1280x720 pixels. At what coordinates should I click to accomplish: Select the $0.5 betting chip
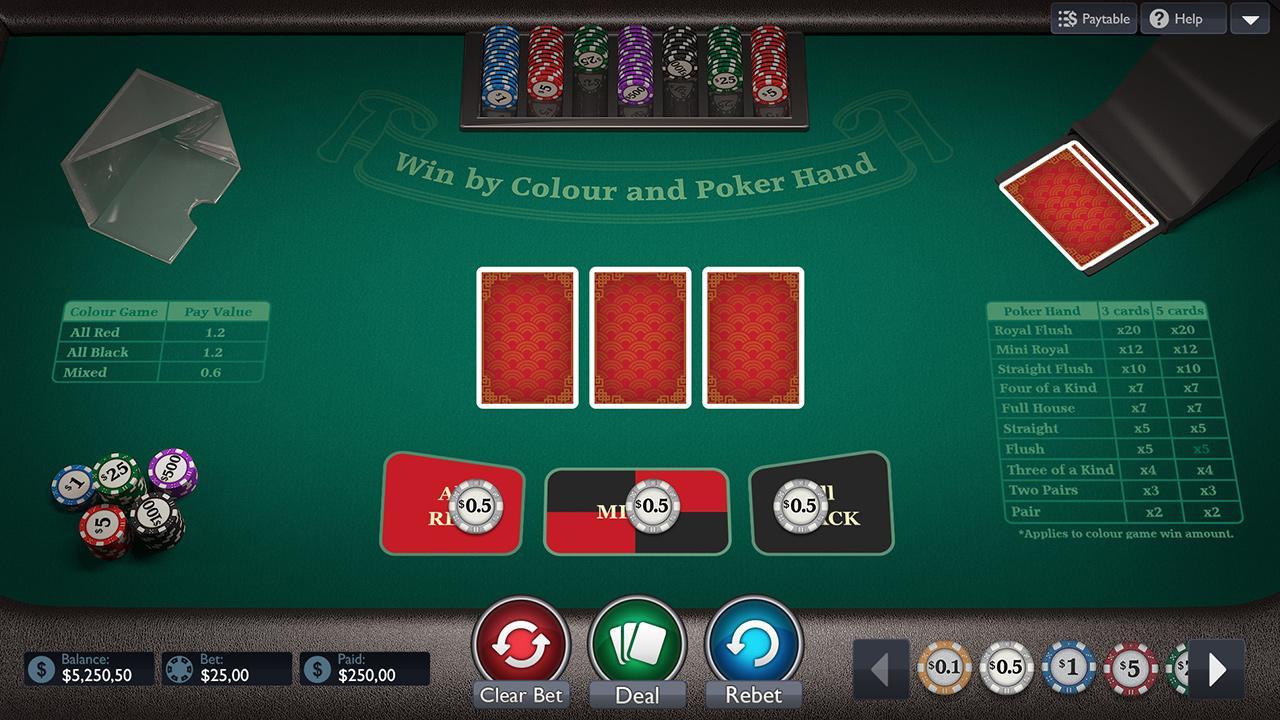click(1007, 667)
